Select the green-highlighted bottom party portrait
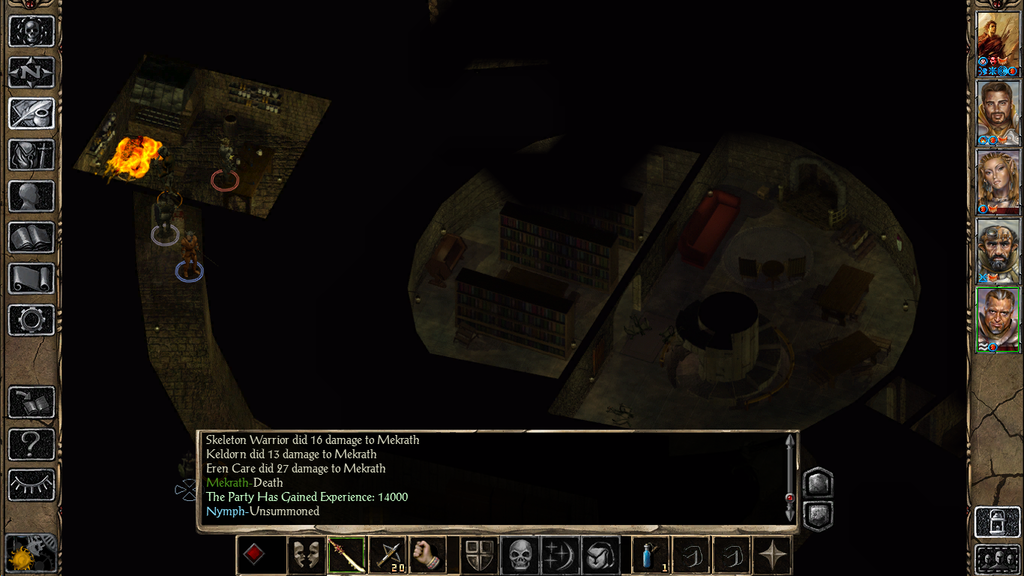Viewport: 1024px width, 576px height. [x=998, y=319]
